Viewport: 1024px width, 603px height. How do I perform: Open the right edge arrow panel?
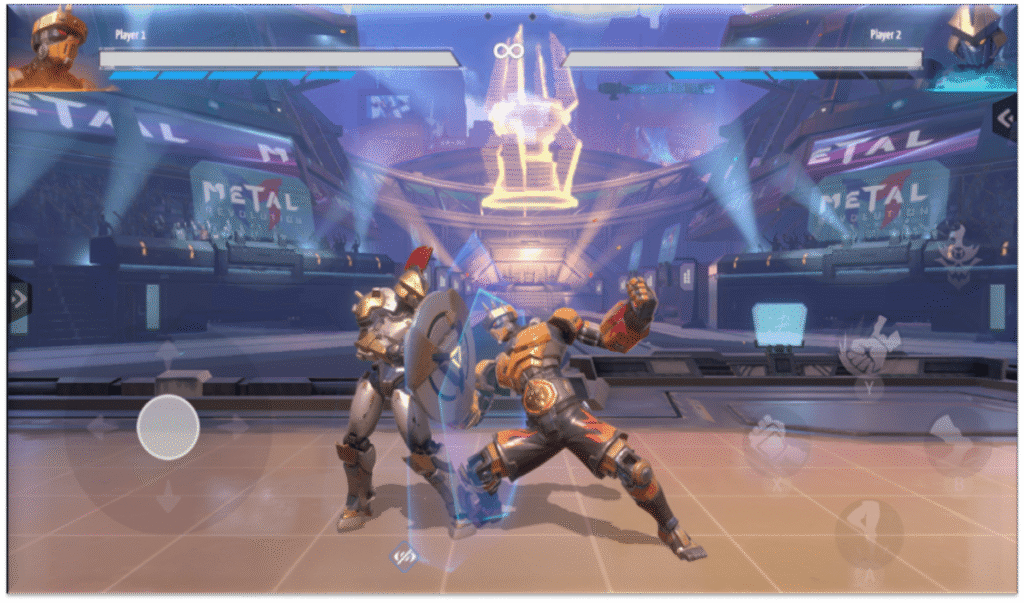[x=1004, y=118]
